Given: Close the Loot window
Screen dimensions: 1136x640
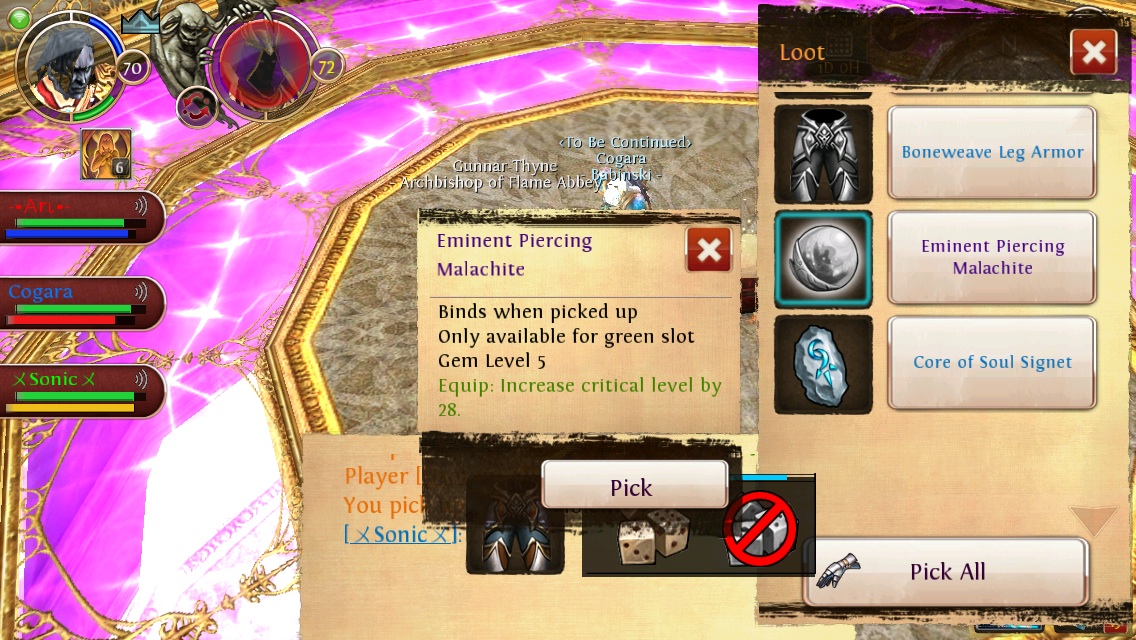Looking at the screenshot, I should pyautogui.click(x=1093, y=52).
